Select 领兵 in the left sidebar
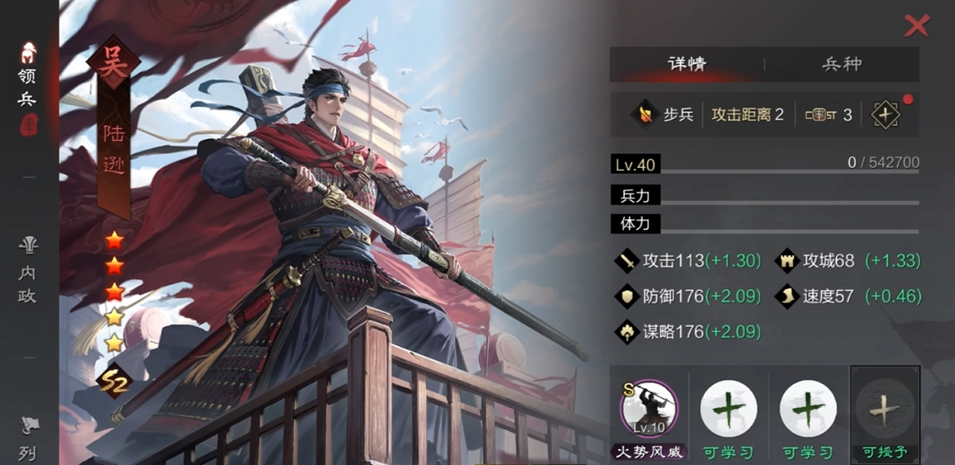The image size is (955, 465). 28,90
